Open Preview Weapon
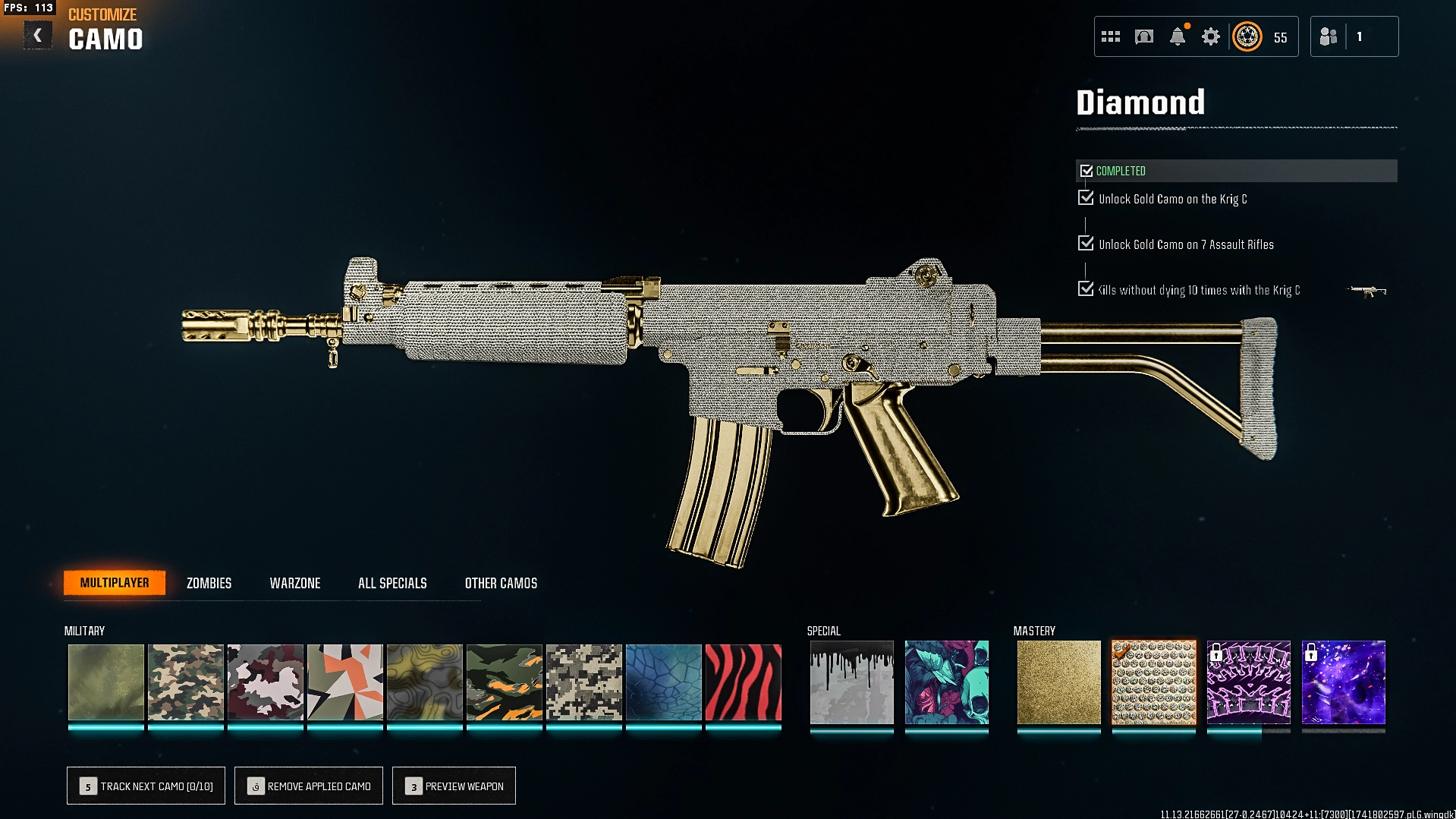The width and height of the screenshot is (1456, 819). [x=454, y=786]
